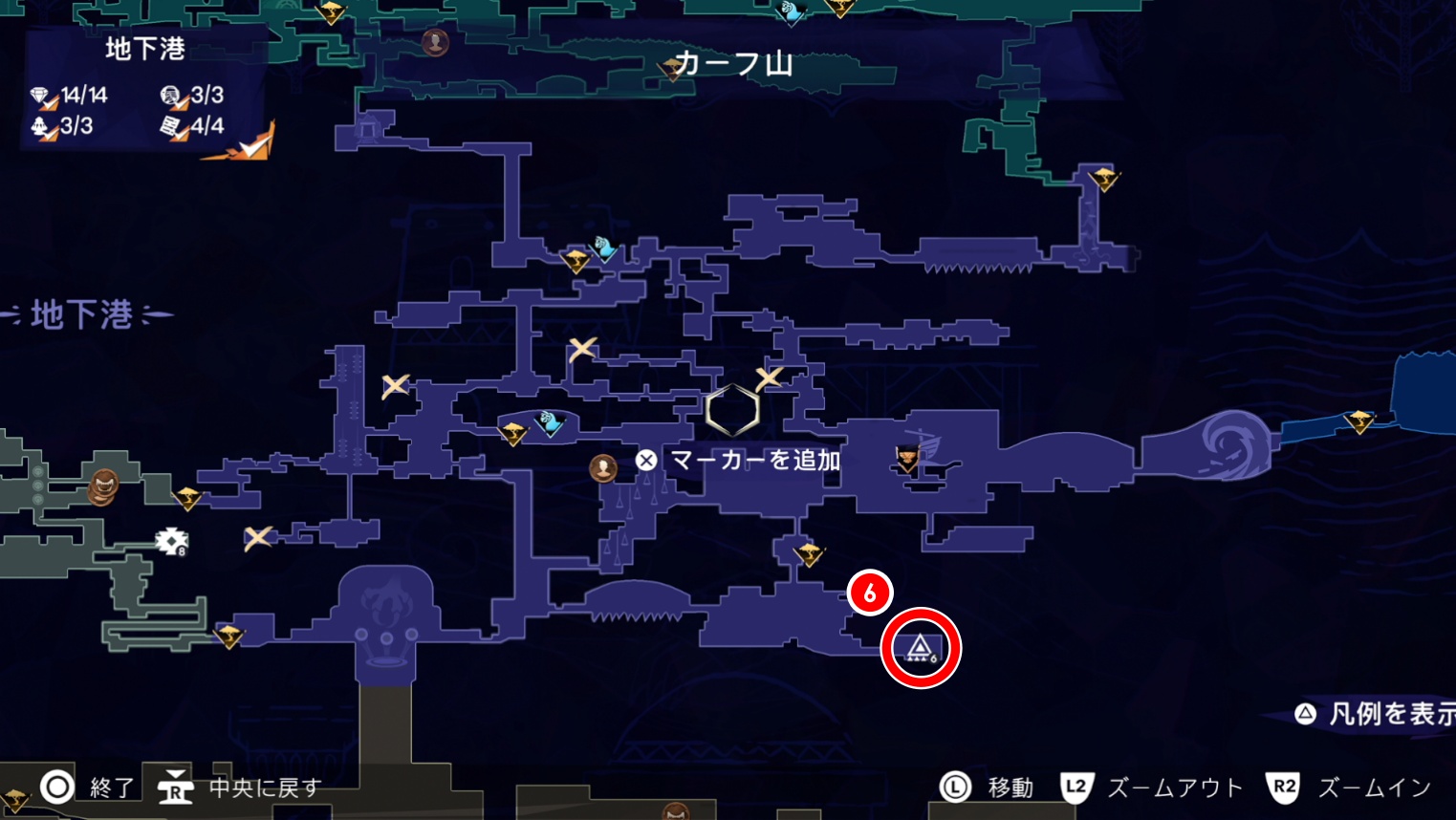Select the stacked fanged-mask coin marker
Screen dimensions: 1456x820
tap(103, 486)
